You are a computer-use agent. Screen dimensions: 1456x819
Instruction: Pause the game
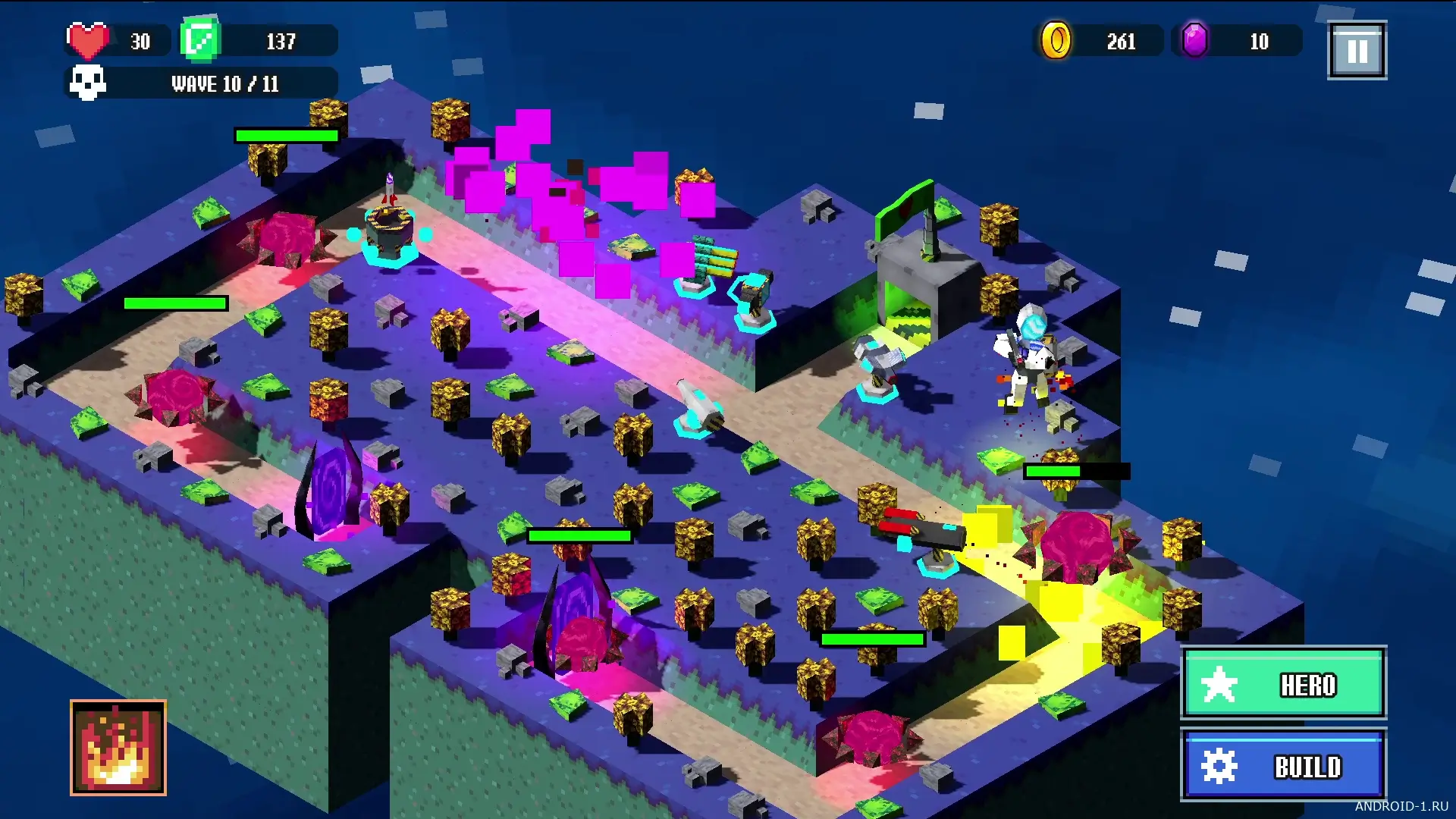[1357, 51]
